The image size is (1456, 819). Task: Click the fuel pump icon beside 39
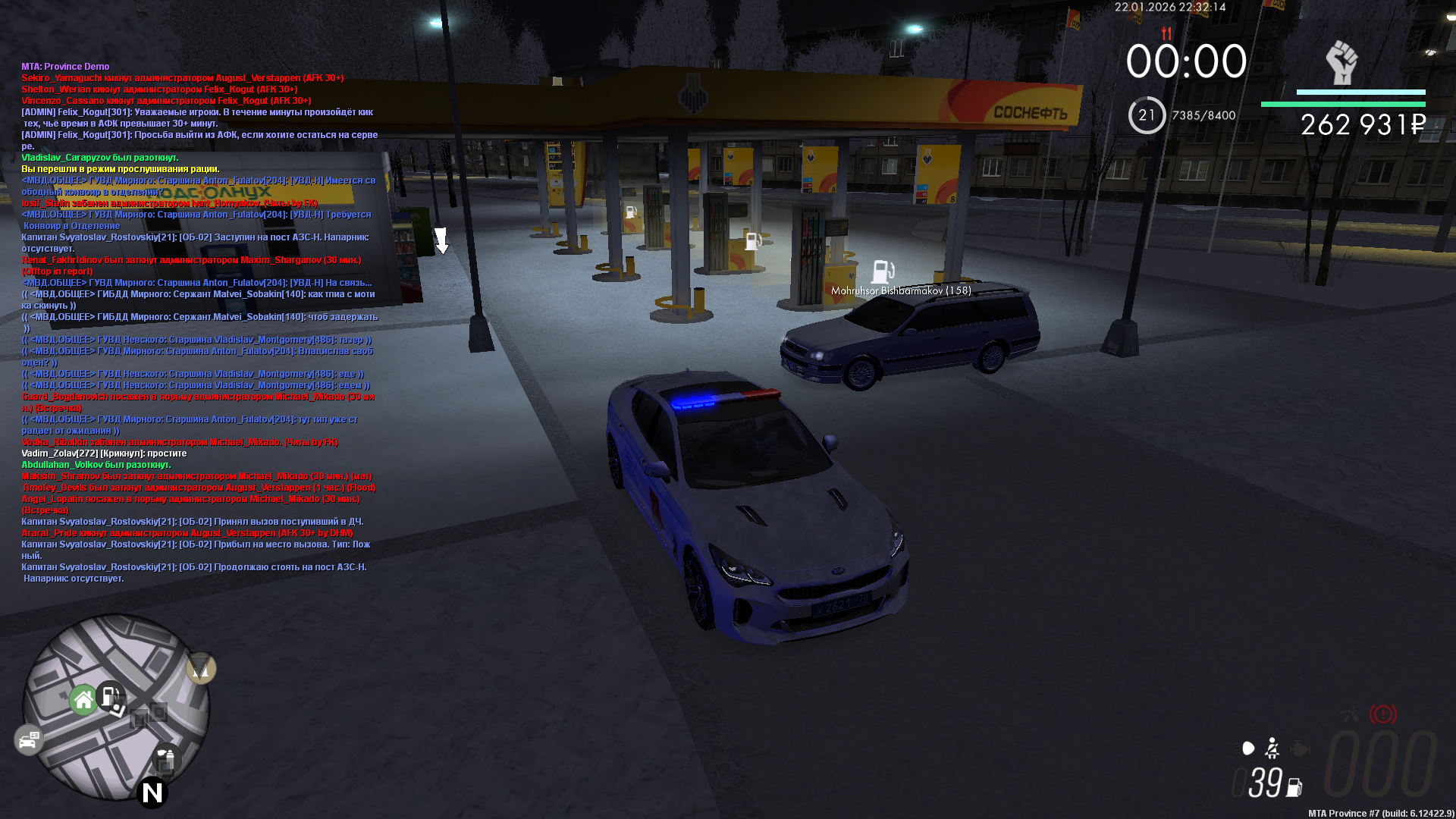coord(1294,787)
